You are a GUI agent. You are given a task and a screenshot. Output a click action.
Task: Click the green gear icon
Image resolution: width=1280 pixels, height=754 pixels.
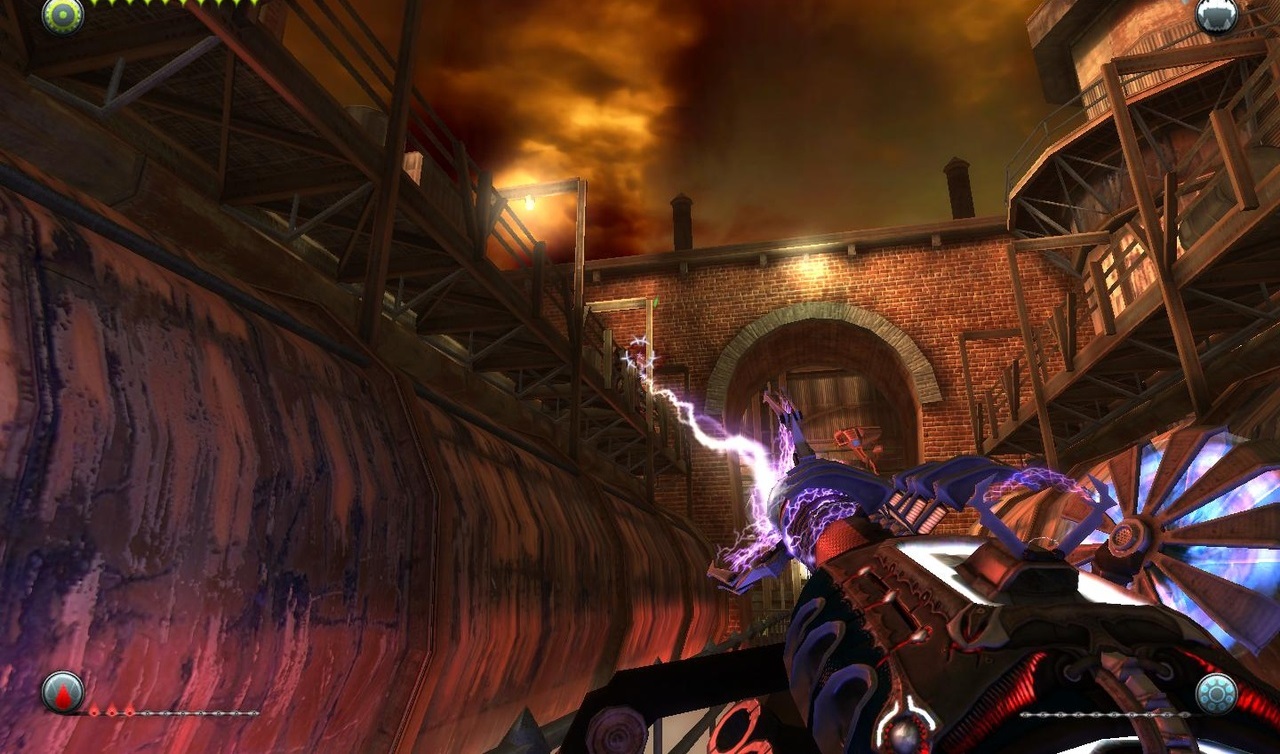62,15
